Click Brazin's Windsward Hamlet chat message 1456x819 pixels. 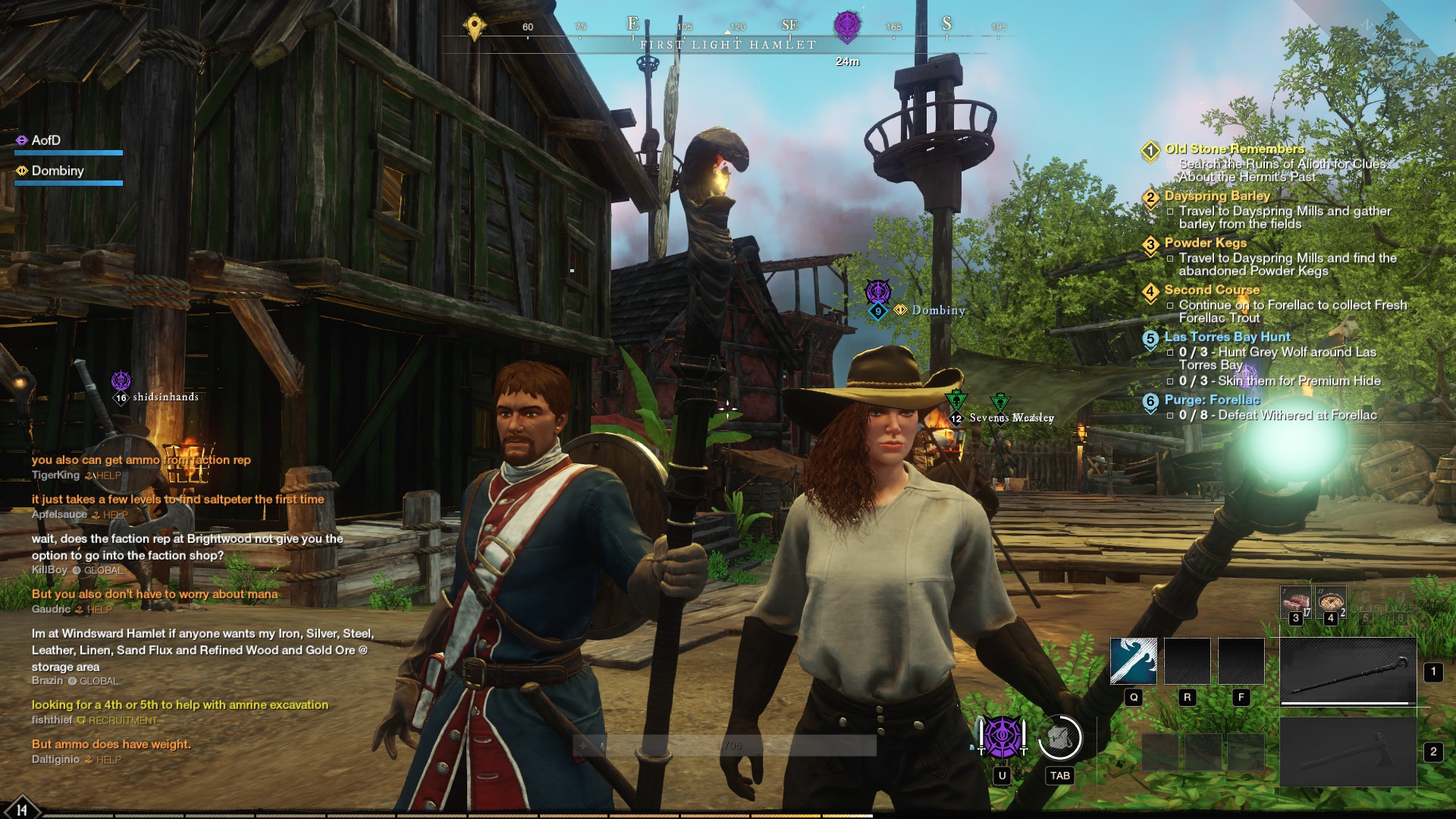[x=202, y=650]
